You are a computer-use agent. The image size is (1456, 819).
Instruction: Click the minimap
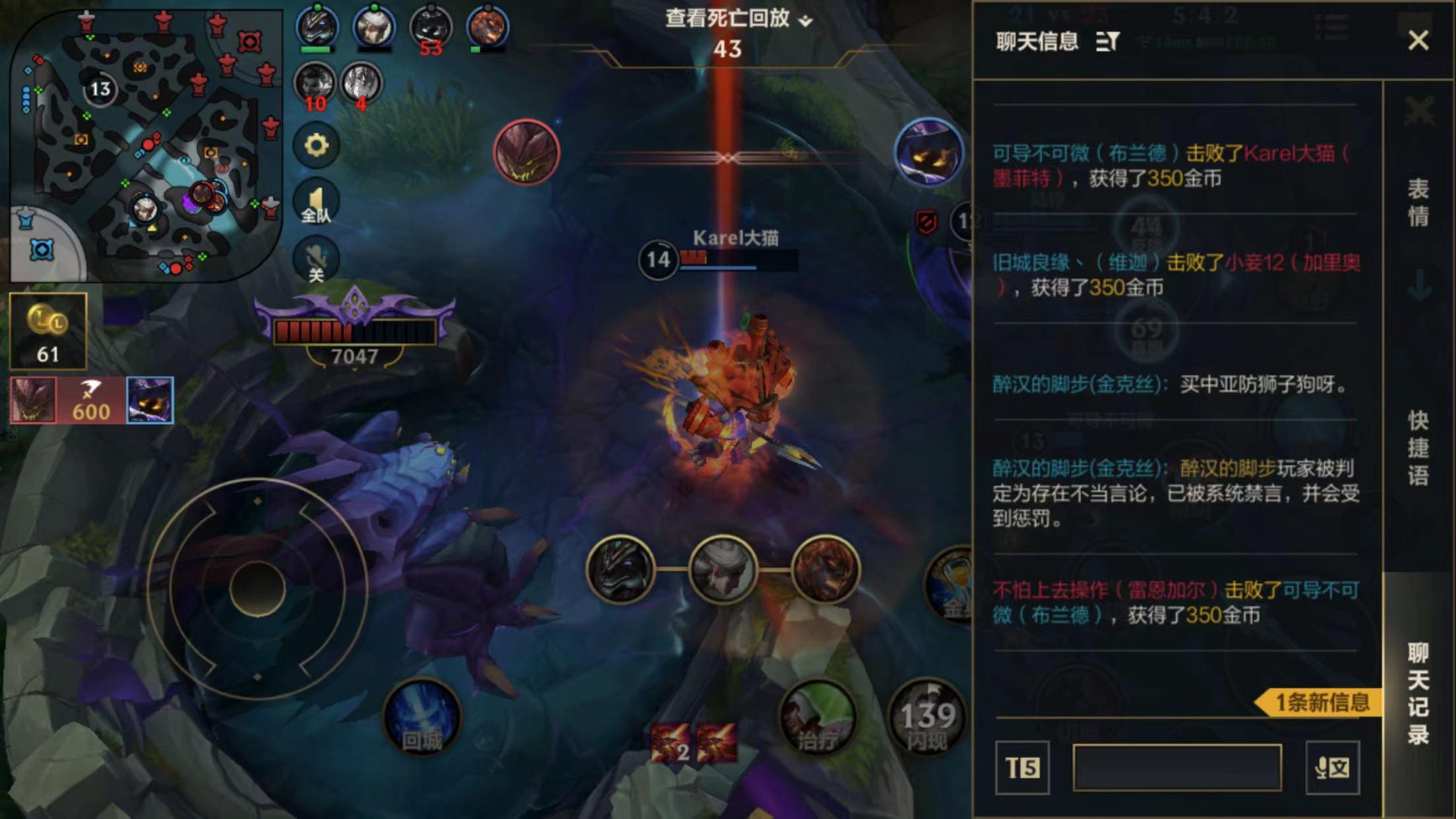145,145
